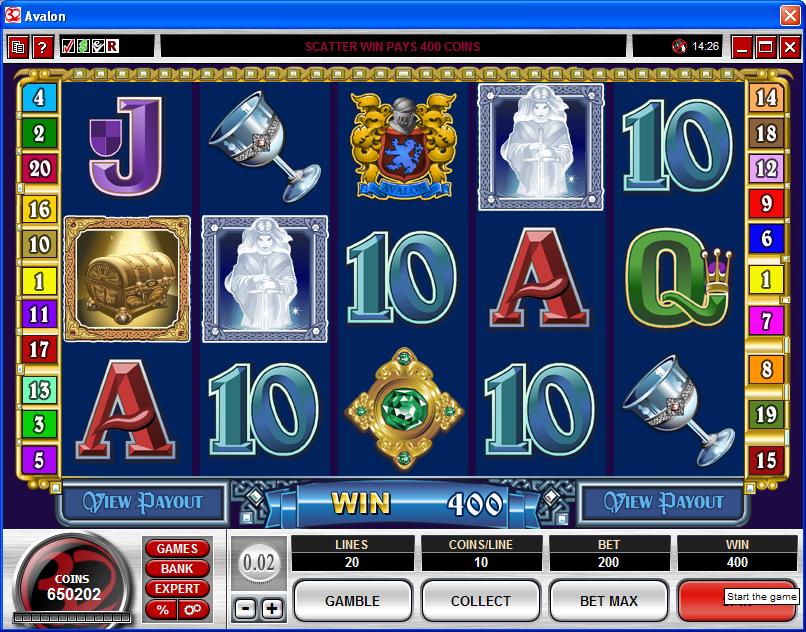The height and width of the screenshot is (632, 806).
Task: Decrease coin size with the minus button
Action: pyautogui.click(x=245, y=608)
